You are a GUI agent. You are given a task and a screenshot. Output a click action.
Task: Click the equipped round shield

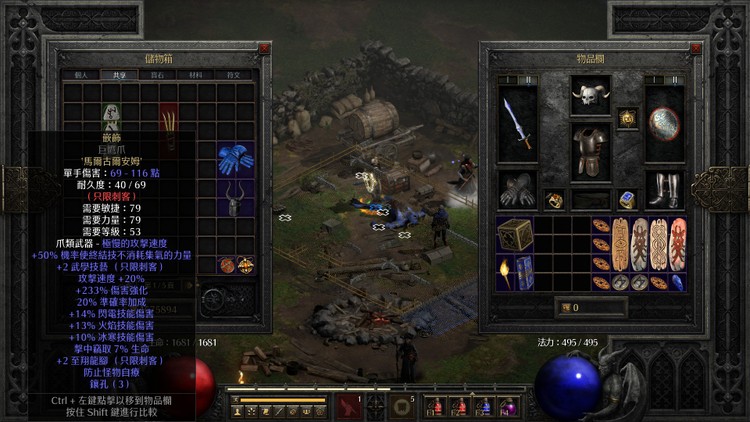point(664,123)
